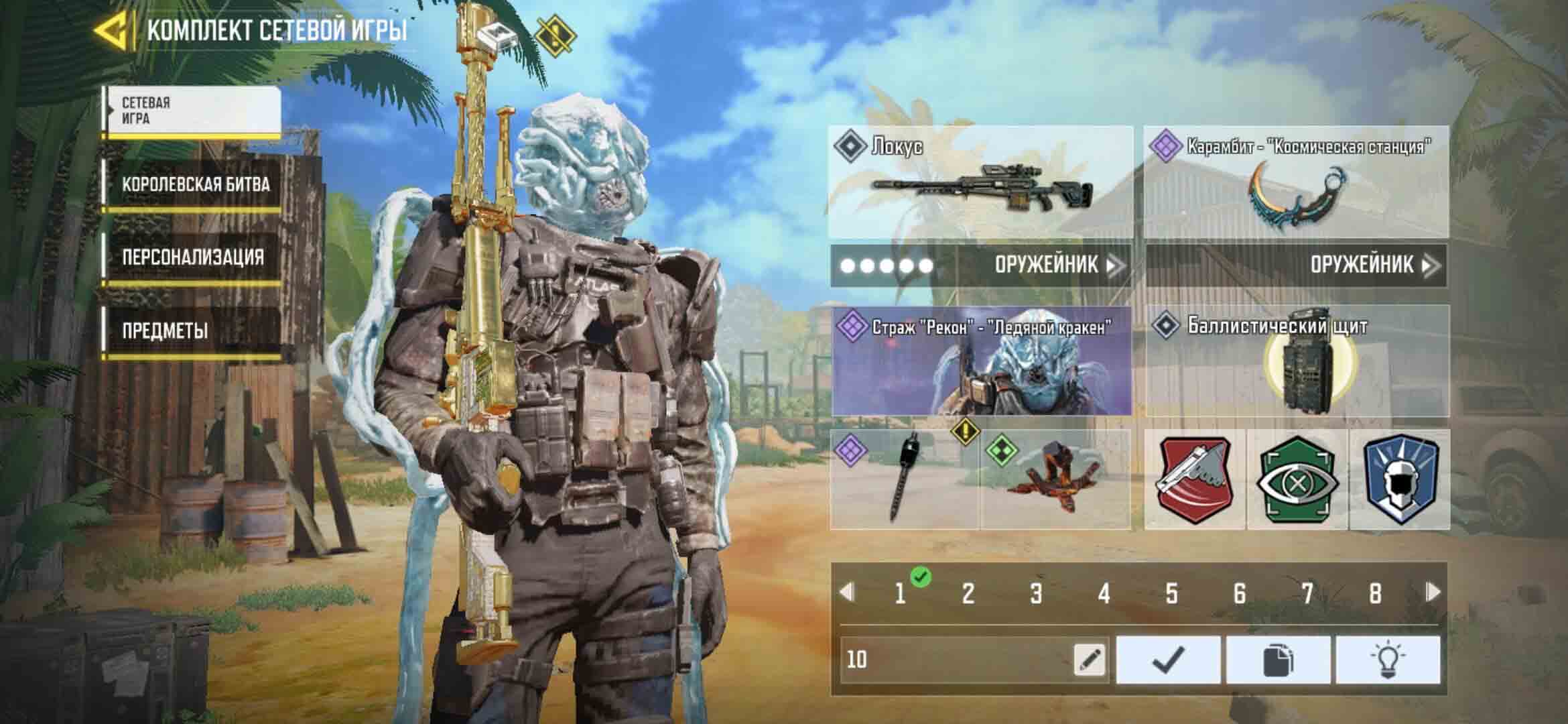Viewport: 1568px width, 724px height.
Task: Switch to the Королевская битва tab
Action: (195, 186)
